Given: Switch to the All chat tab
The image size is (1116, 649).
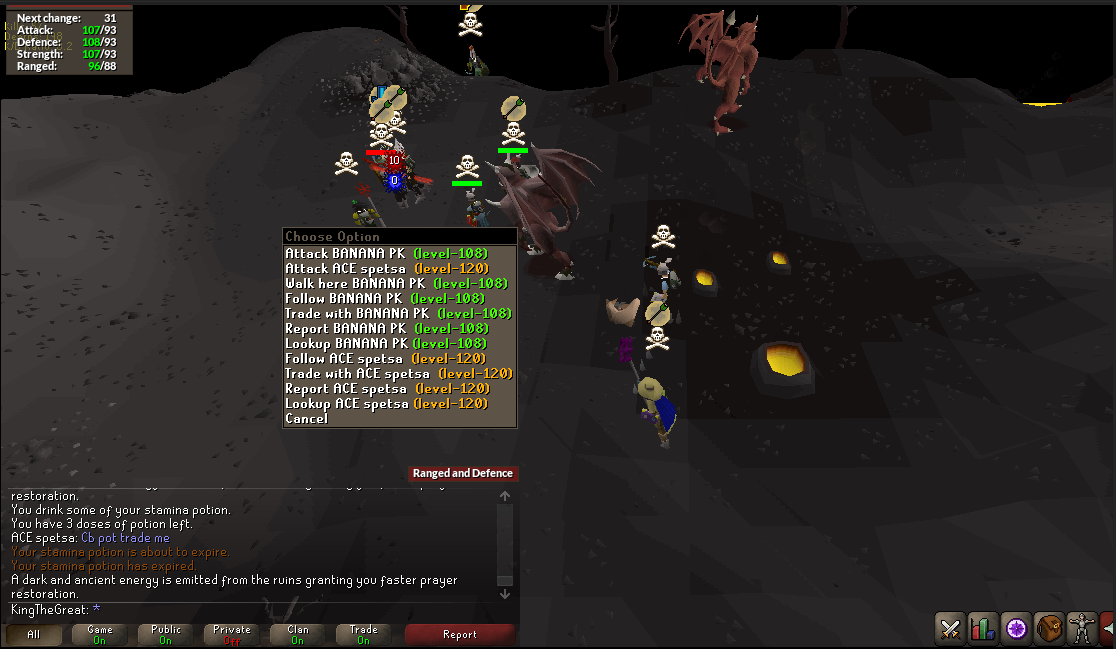Looking at the screenshot, I should point(34,634).
